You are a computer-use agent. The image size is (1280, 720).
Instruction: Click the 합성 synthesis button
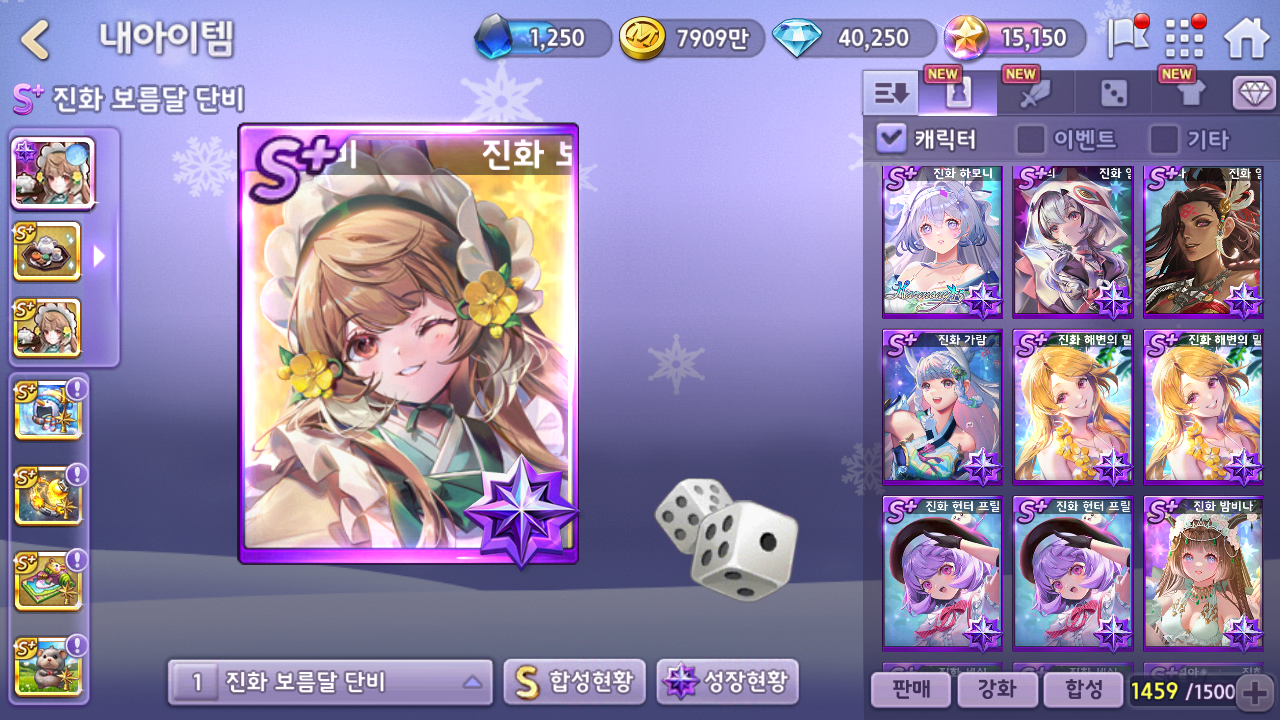pyautogui.click(x=1081, y=689)
